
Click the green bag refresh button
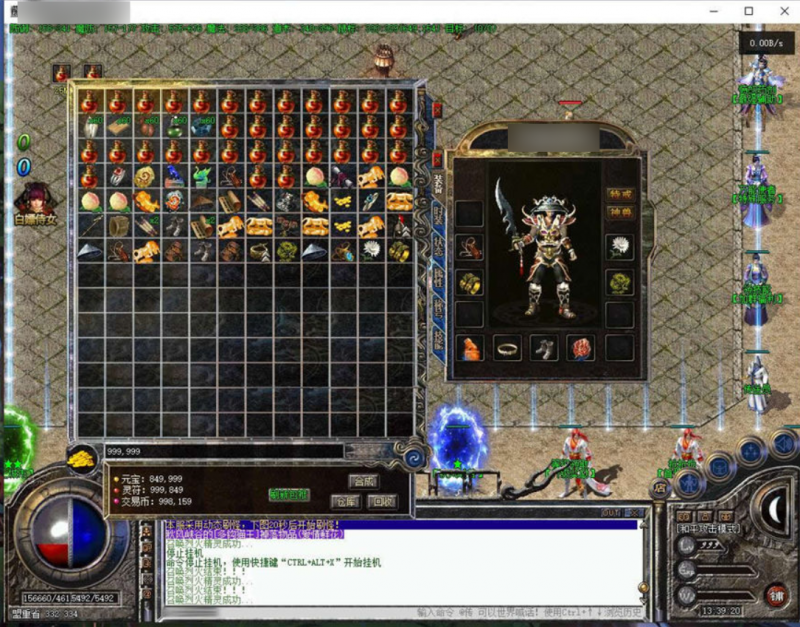pyautogui.click(x=289, y=494)
